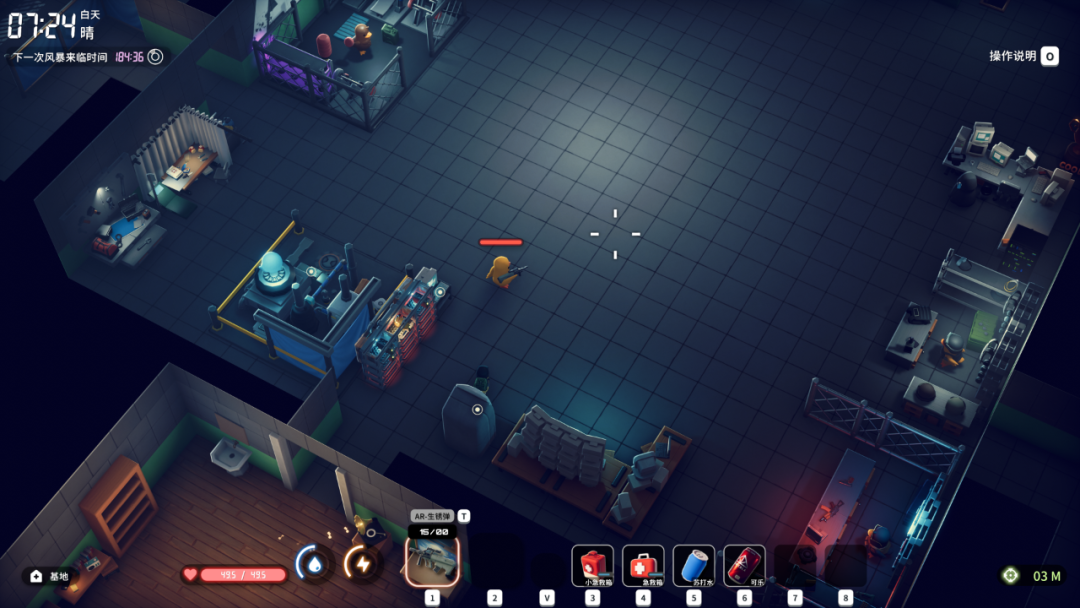The image size is (1080, 608).
Task: Click the storm countdown swirl icon
Action: point(155,57)
